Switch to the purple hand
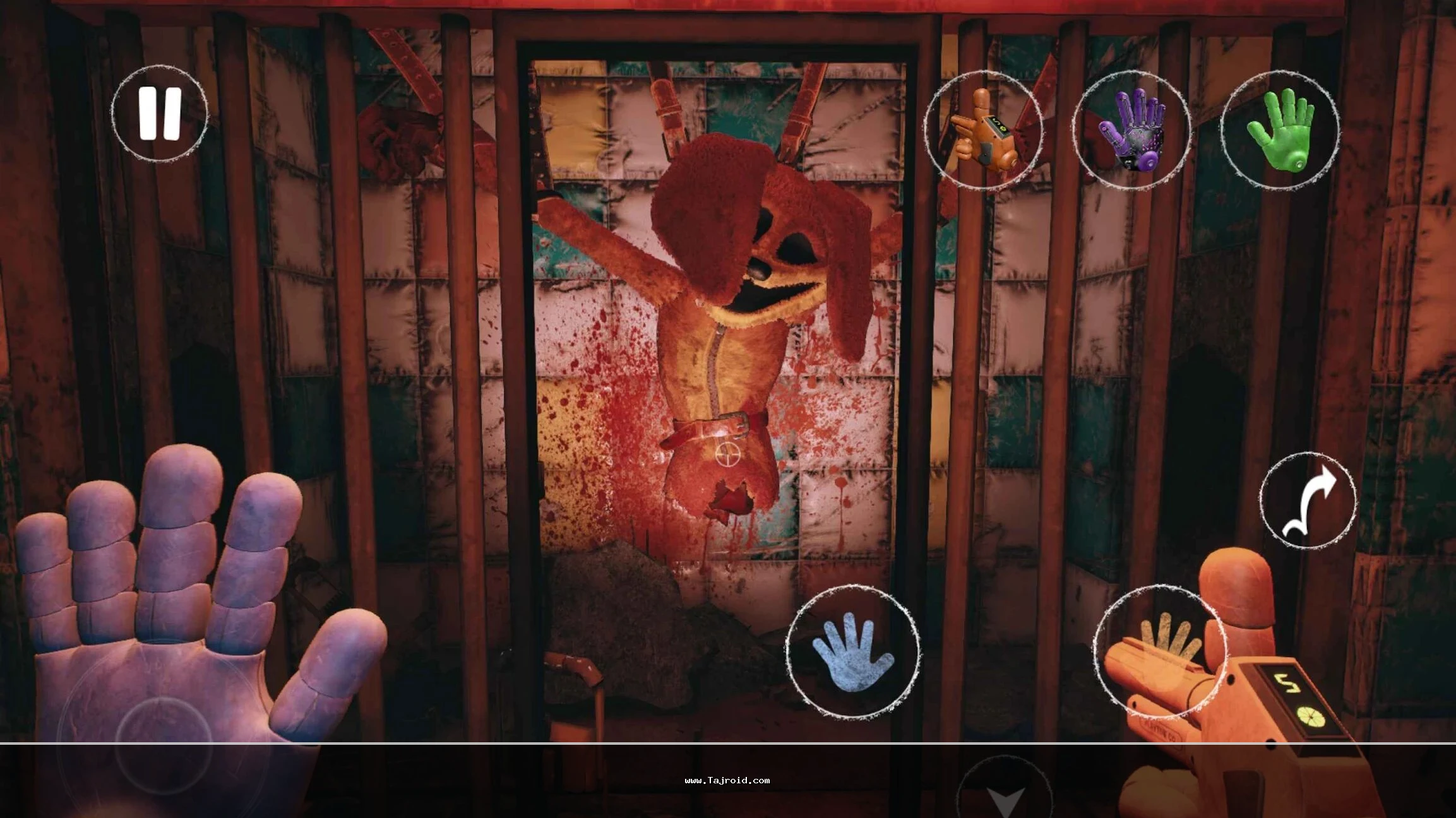This screenshot has width=1456, height=818. click(x=1131, y=129)
